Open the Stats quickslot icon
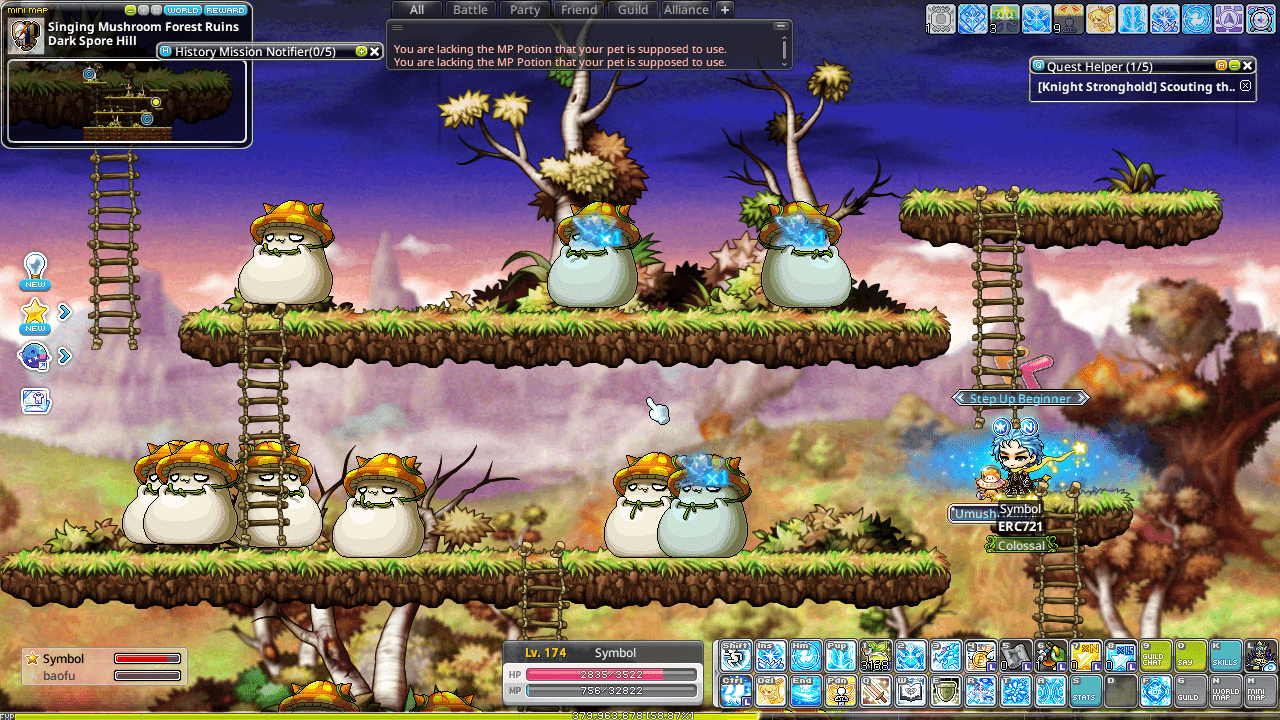 [x=1085, y=691]
